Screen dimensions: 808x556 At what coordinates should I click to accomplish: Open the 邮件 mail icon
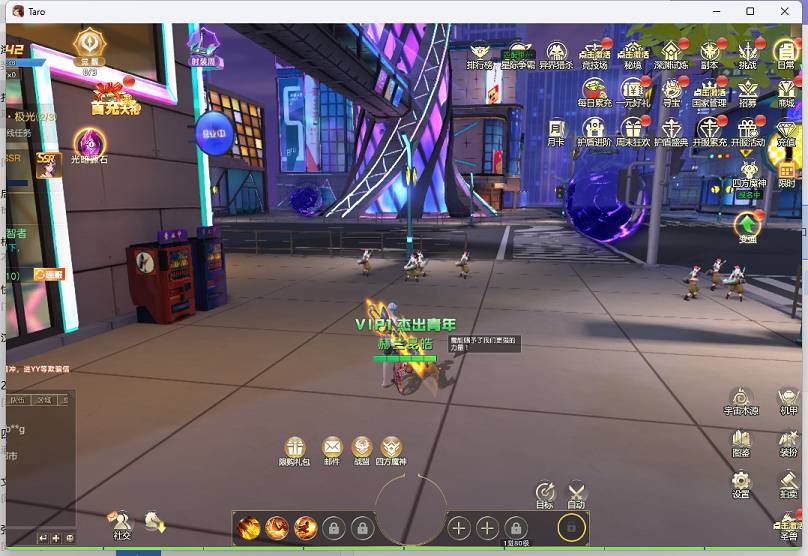click(x=332, y=448)
